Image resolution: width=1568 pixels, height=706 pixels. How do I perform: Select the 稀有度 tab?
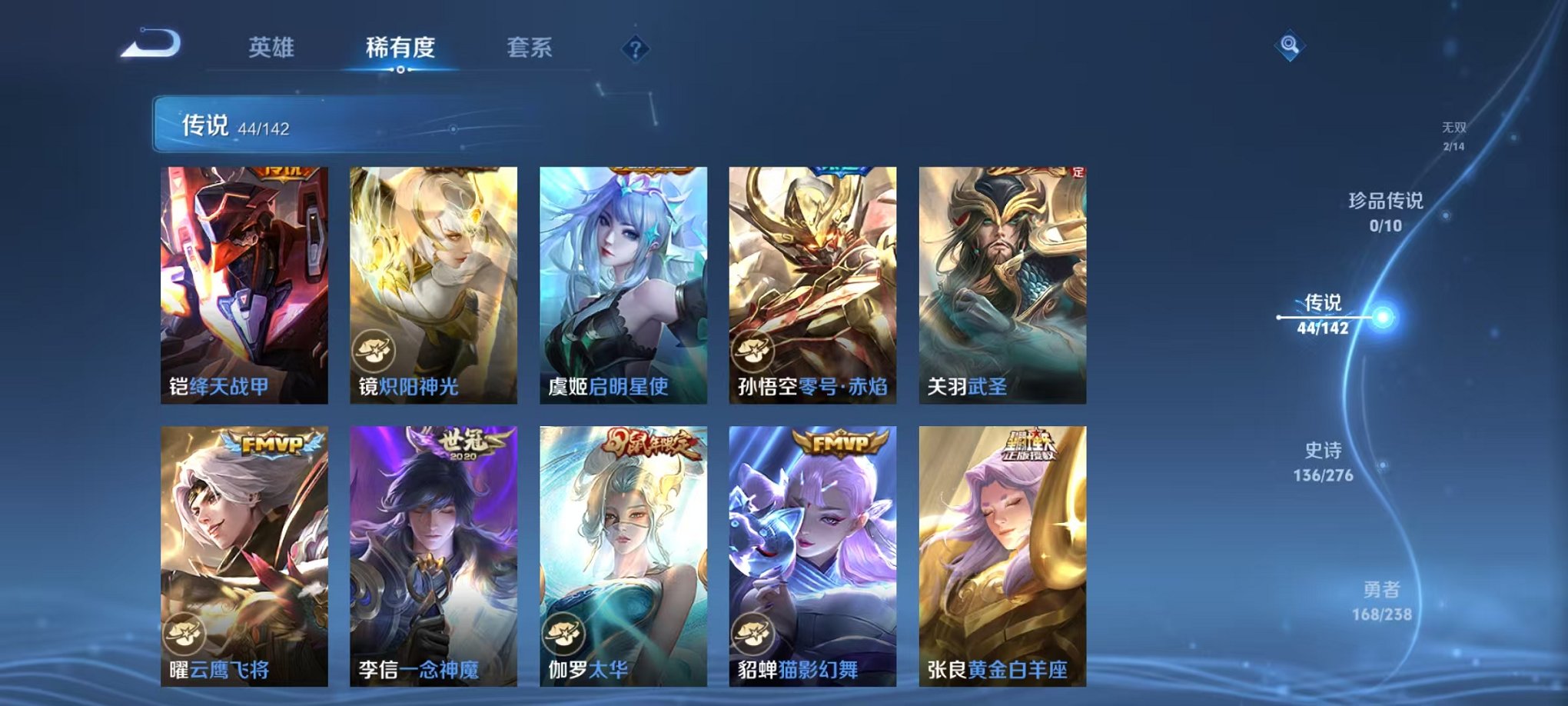[399, 46]
